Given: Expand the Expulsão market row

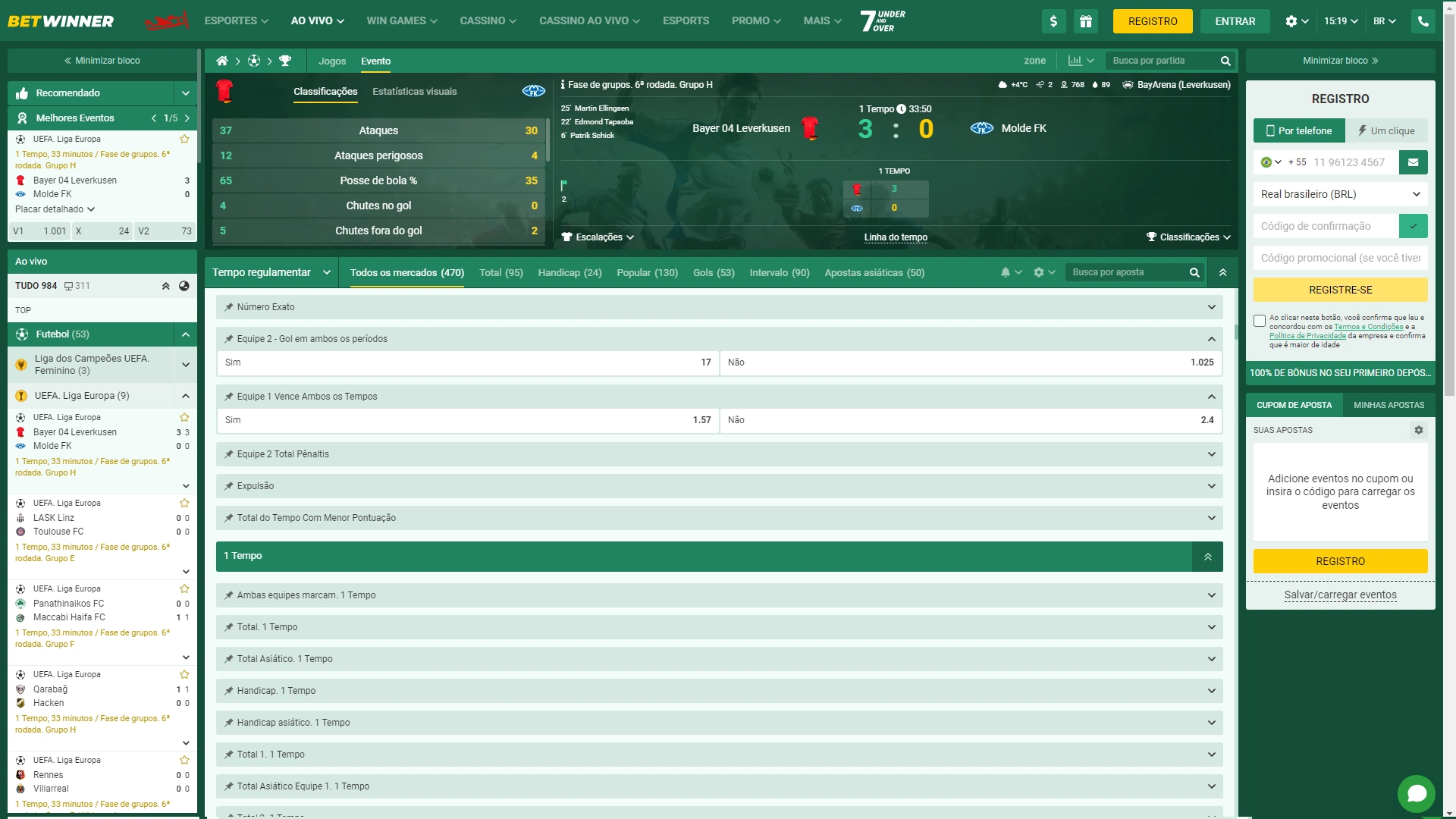Looking at the screenshot, I should pos(719,486).
